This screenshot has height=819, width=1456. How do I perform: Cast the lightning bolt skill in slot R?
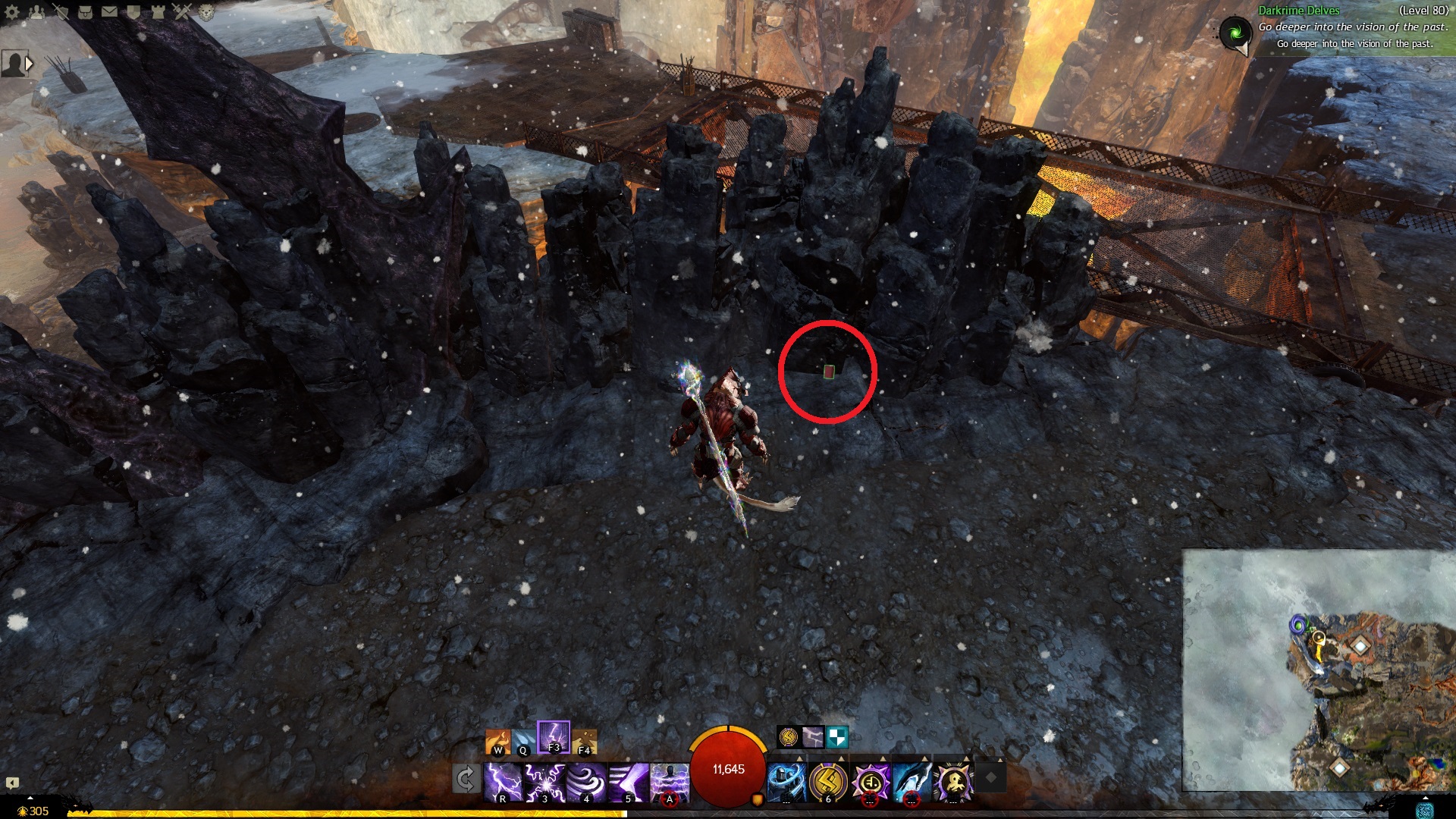(x=503, y=781)
